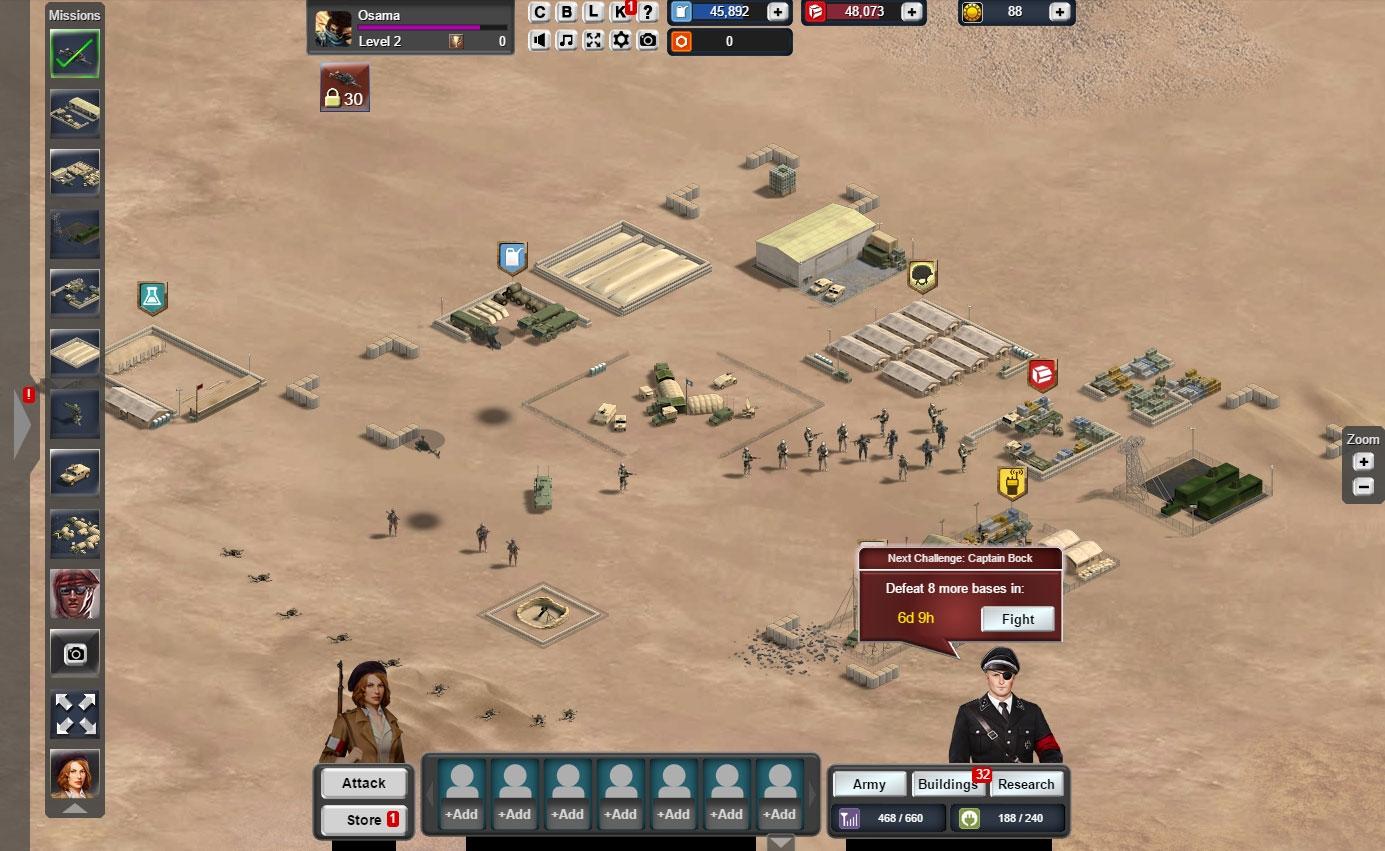Screen dimensions: 1385x851
Task: Take a screenshot with top camera icon
Action: pyautogui.click(x=648, y=40)
